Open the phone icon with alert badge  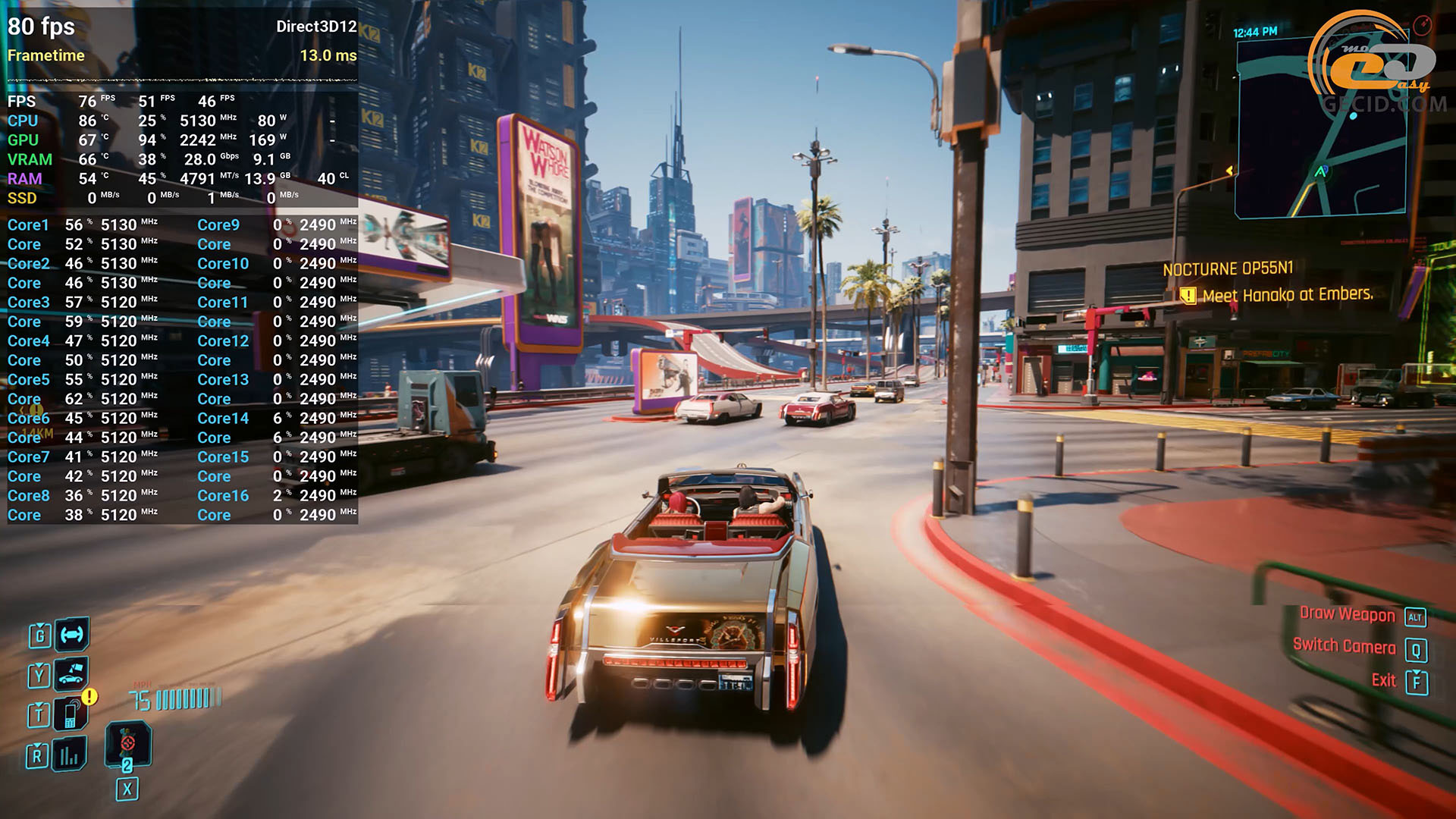click(x=71, y=714)
